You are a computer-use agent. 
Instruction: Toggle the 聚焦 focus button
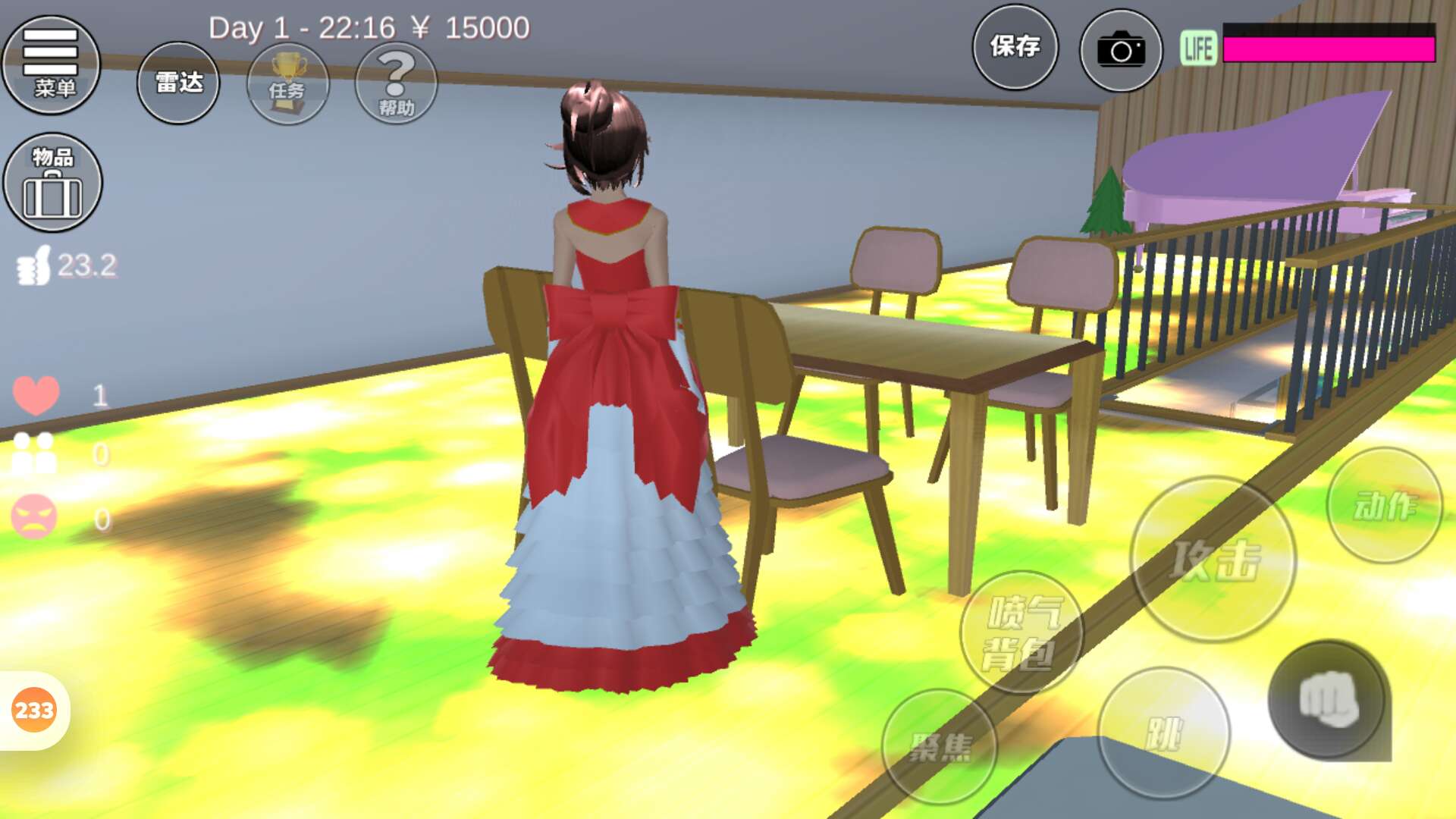click(940, 746)
